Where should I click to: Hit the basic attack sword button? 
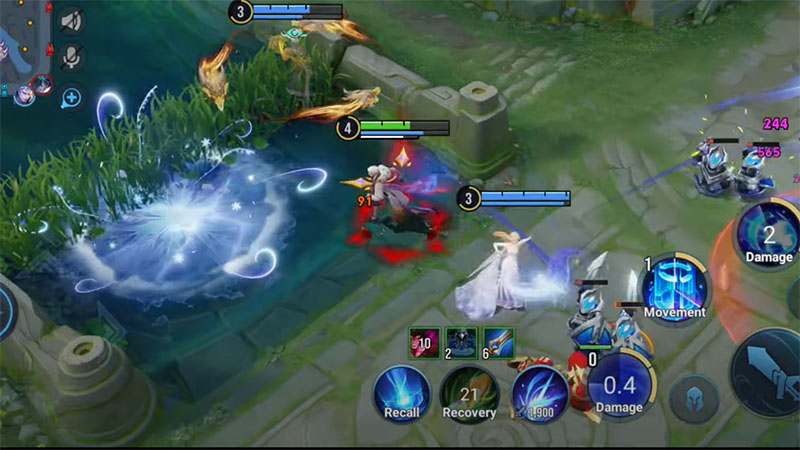[x=772, y=370]
